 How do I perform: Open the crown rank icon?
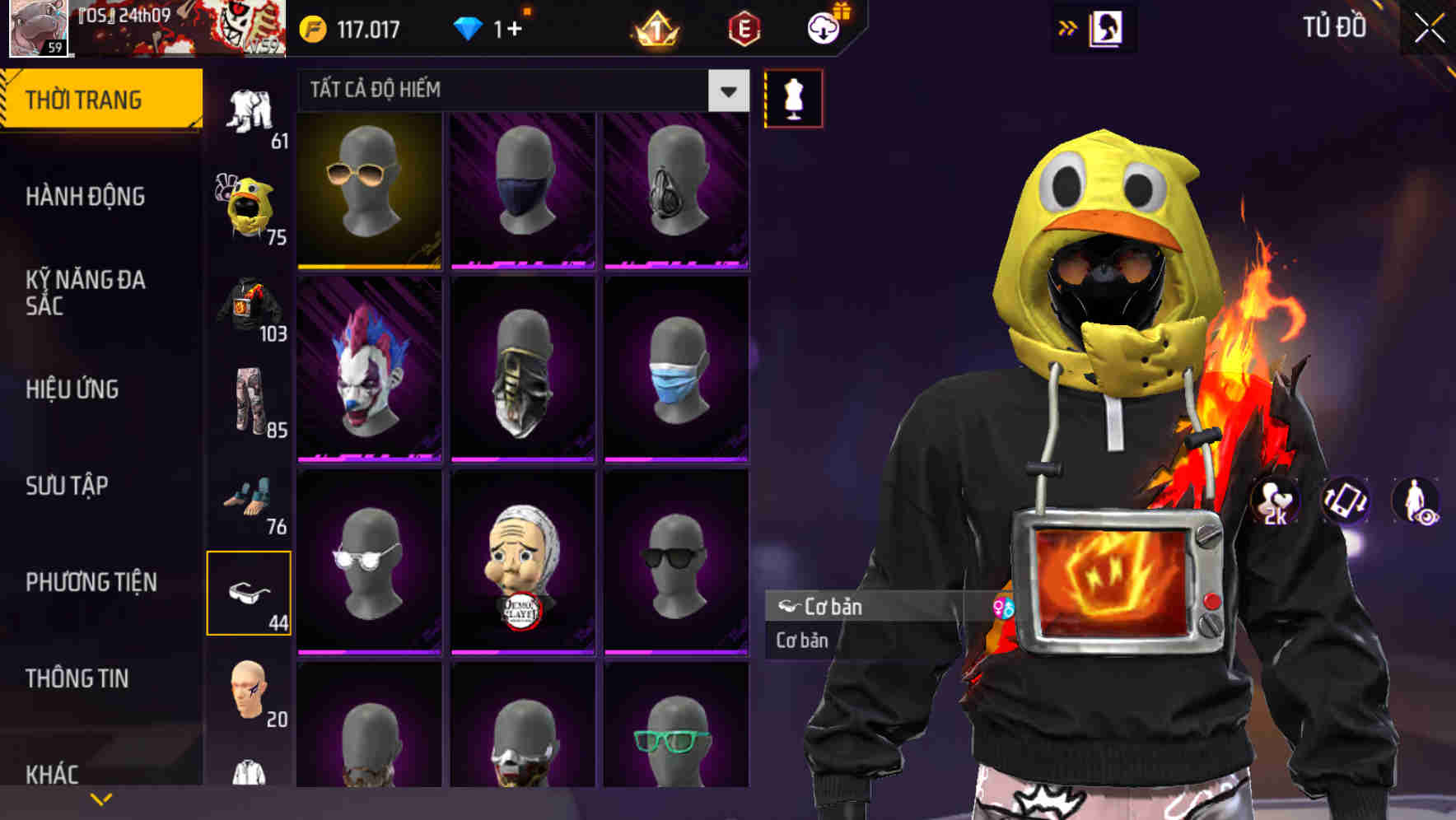655,30
